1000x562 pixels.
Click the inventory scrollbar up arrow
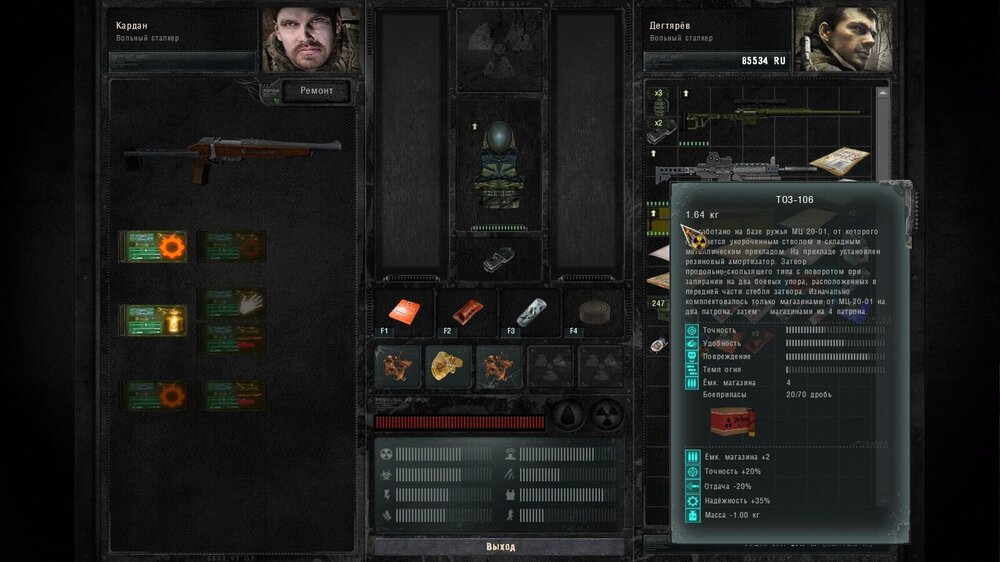882,93
